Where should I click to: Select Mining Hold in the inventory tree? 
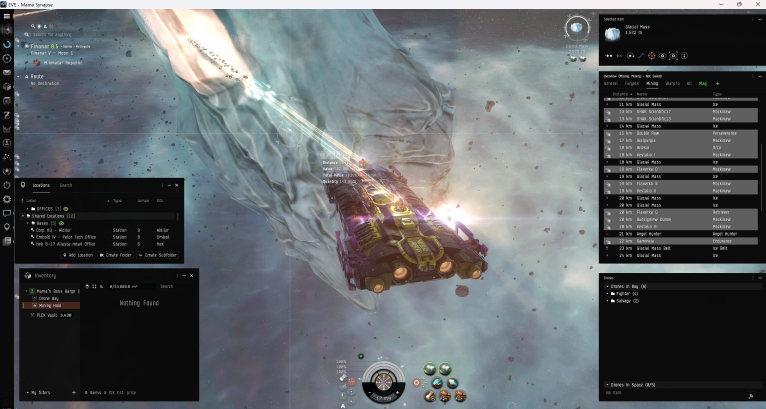click(x=47, y=305)
